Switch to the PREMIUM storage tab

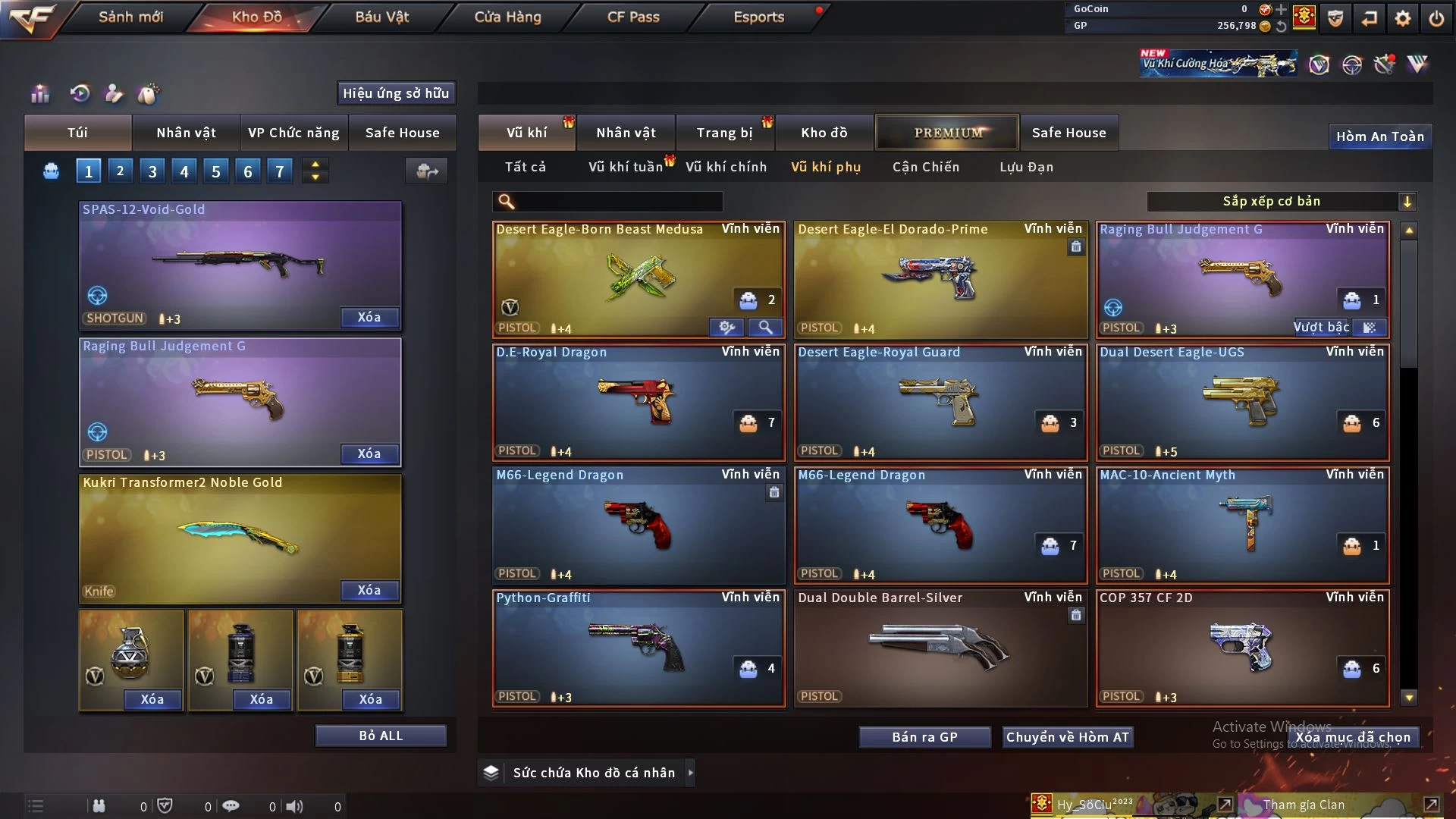coord(947,133)
